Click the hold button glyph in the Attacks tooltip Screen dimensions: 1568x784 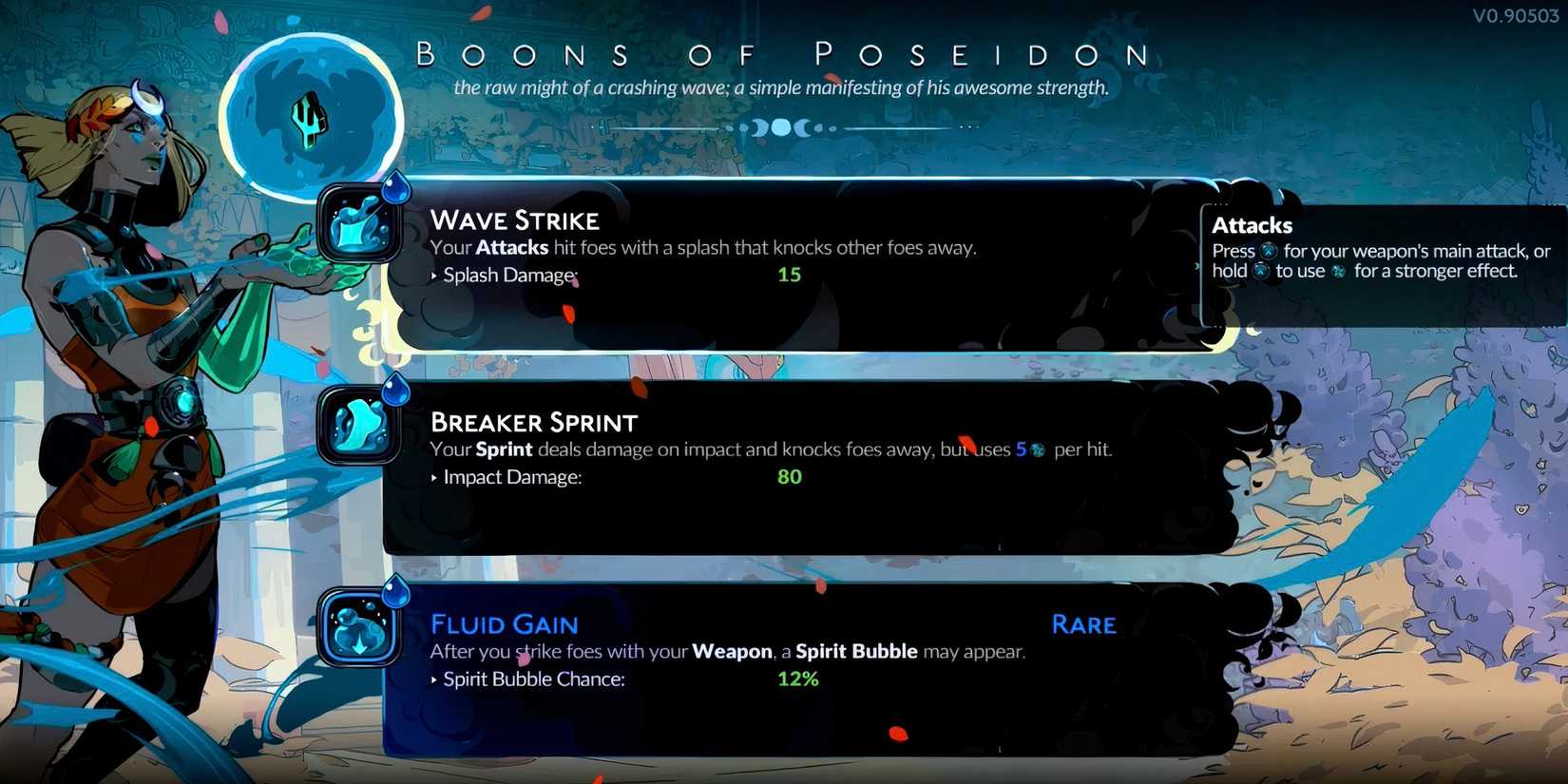coord(1262,271)
